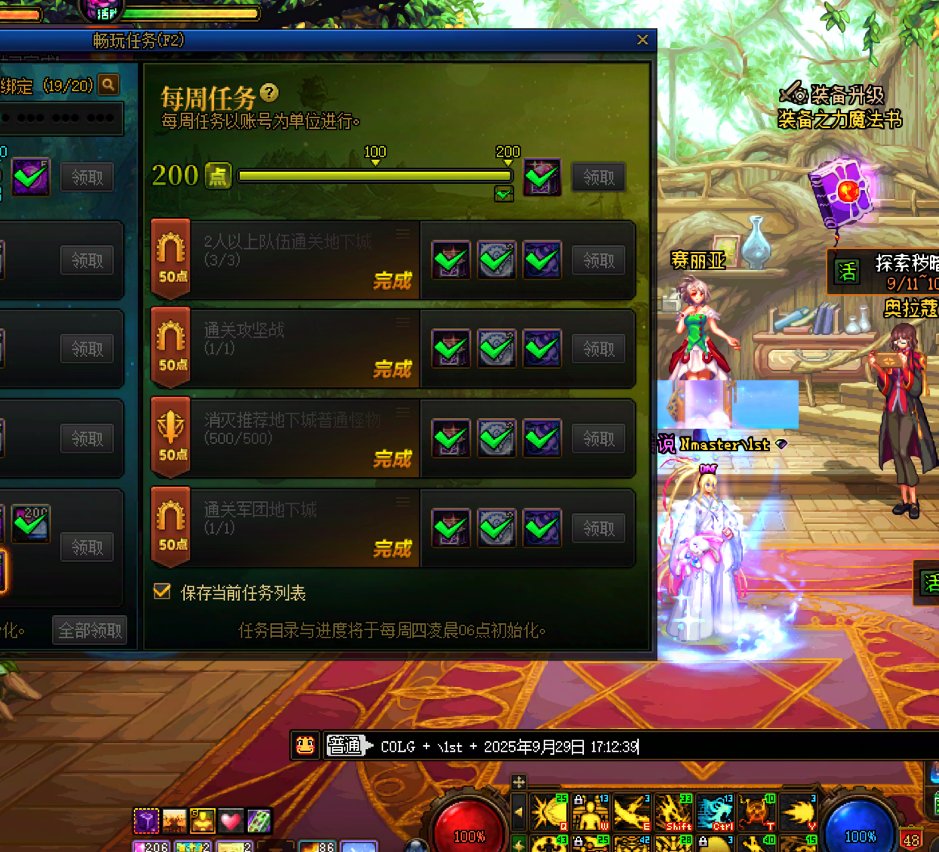The height and width of the screenshot is (852, 939).
Task: Open the 每周任务 help question mark
Action: point(269,93)
